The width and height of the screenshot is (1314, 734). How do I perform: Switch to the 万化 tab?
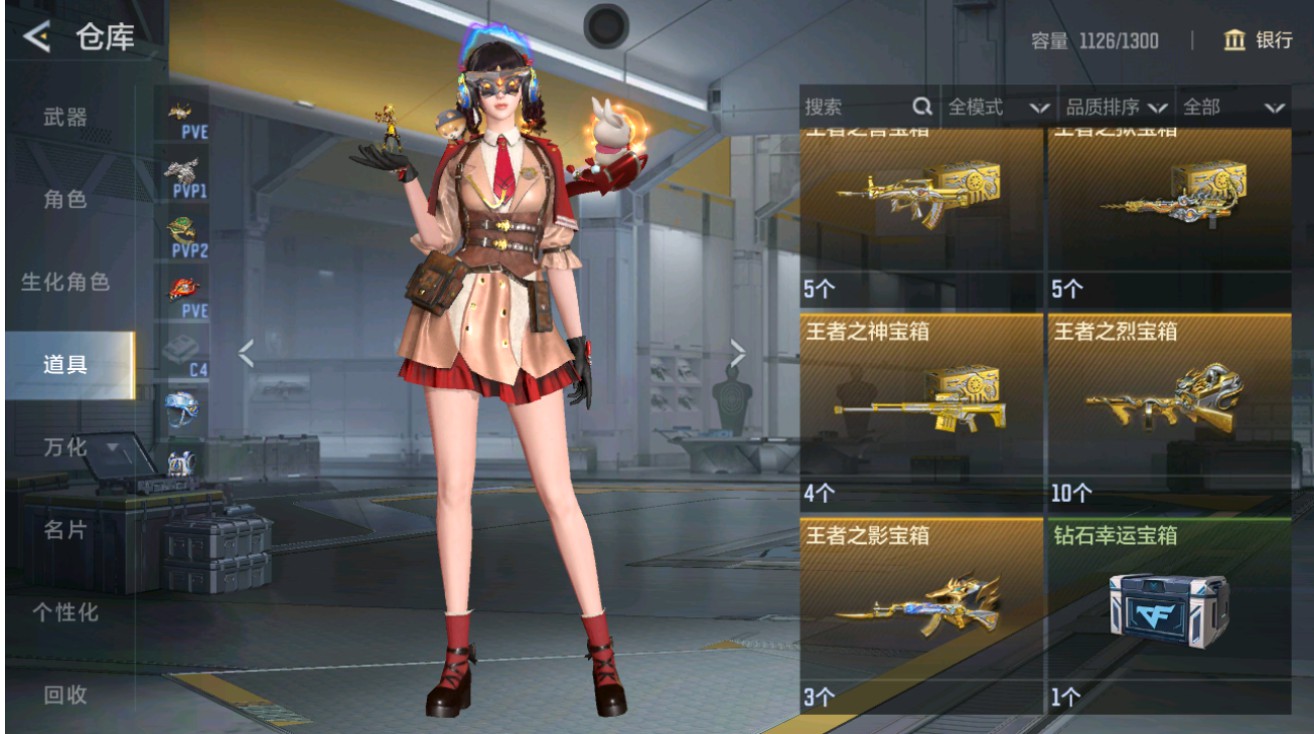[64, 448]
